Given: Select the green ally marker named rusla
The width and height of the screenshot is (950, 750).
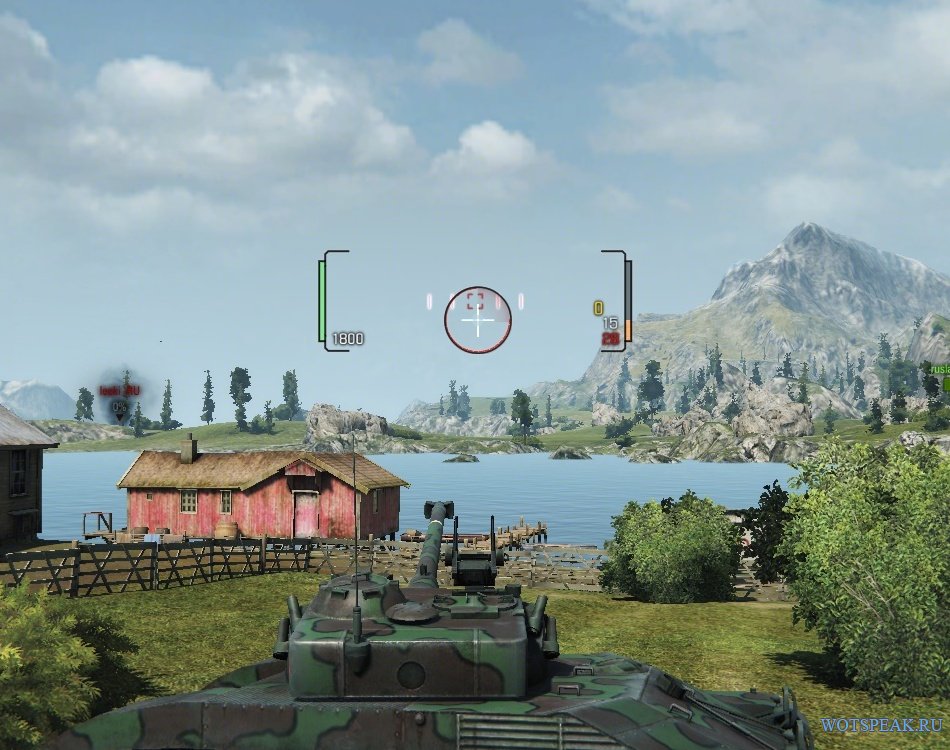Looking at the screenshot, I should click(x=938, y=372).
